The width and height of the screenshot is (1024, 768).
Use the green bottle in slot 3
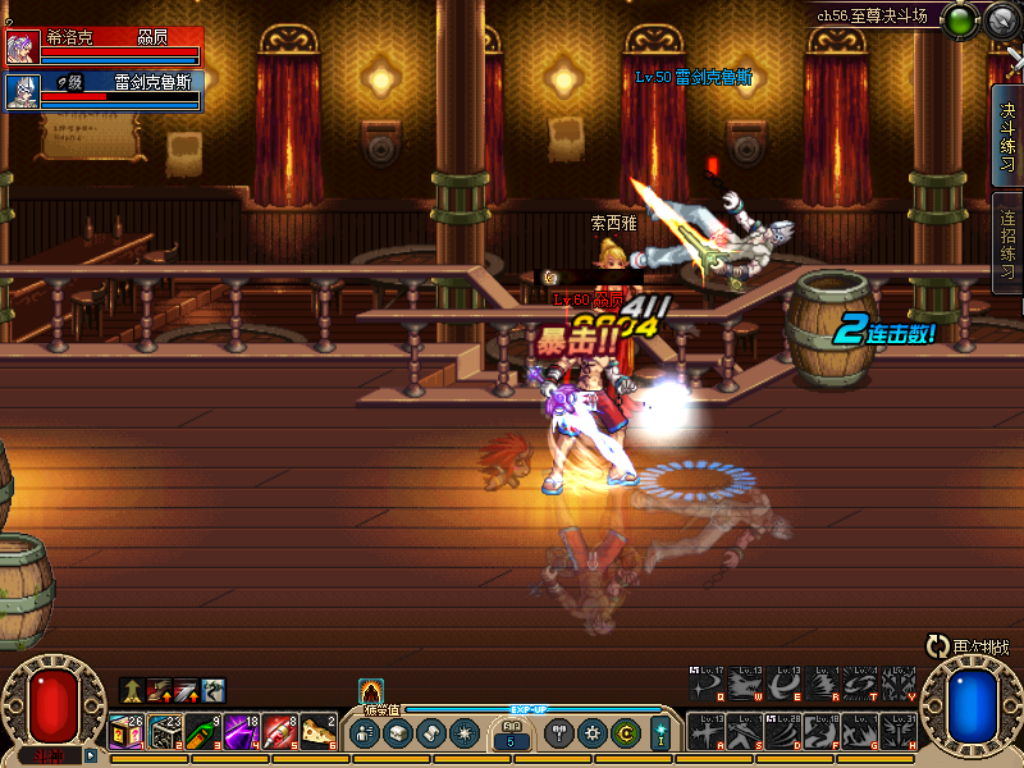click(203, 733)
